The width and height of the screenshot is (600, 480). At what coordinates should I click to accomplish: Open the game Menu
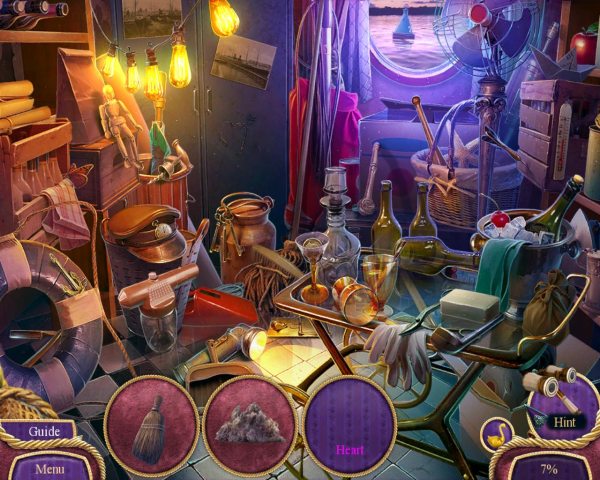point(48,466)
